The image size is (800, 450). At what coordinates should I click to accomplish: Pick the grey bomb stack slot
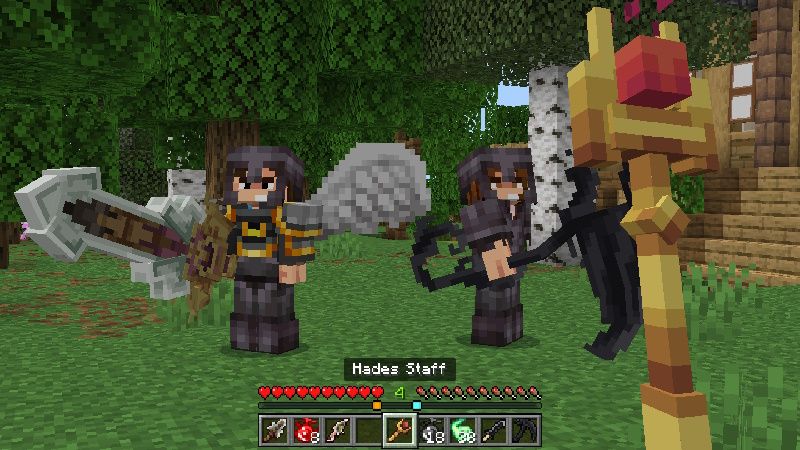point(431,431)
